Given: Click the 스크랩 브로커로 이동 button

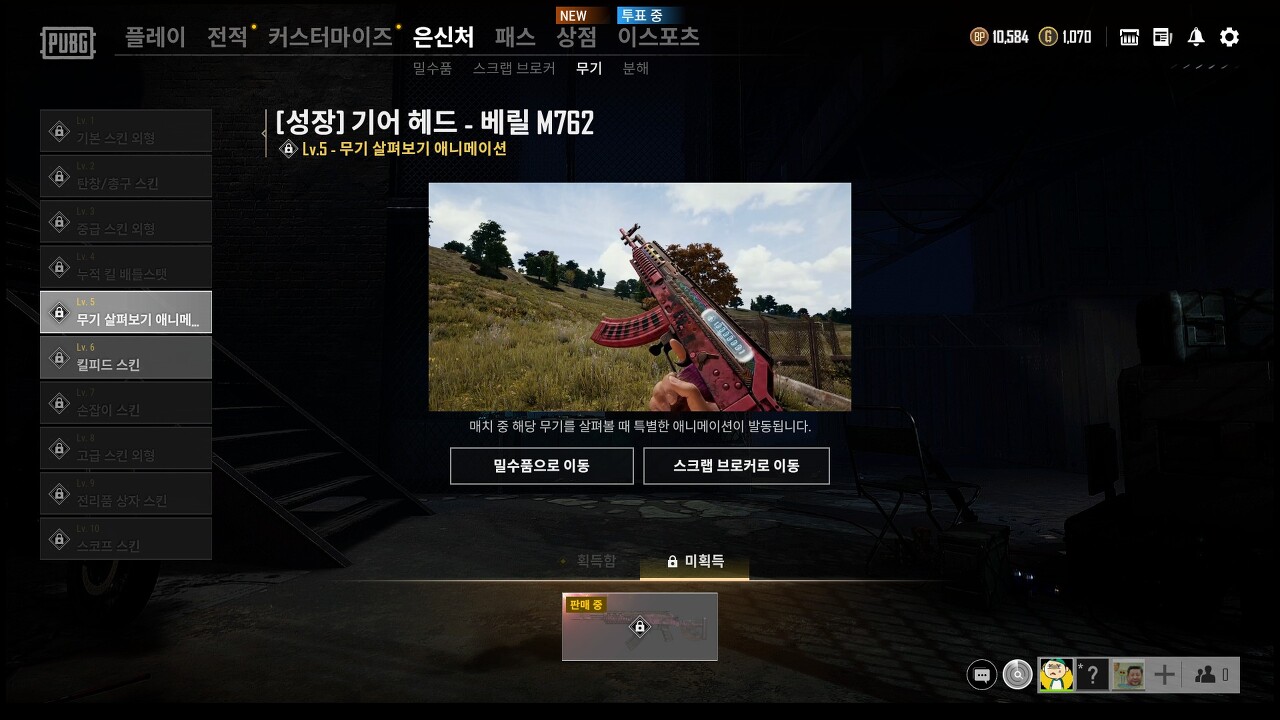Looking at the screenshot, I should (x=736, y=465).
